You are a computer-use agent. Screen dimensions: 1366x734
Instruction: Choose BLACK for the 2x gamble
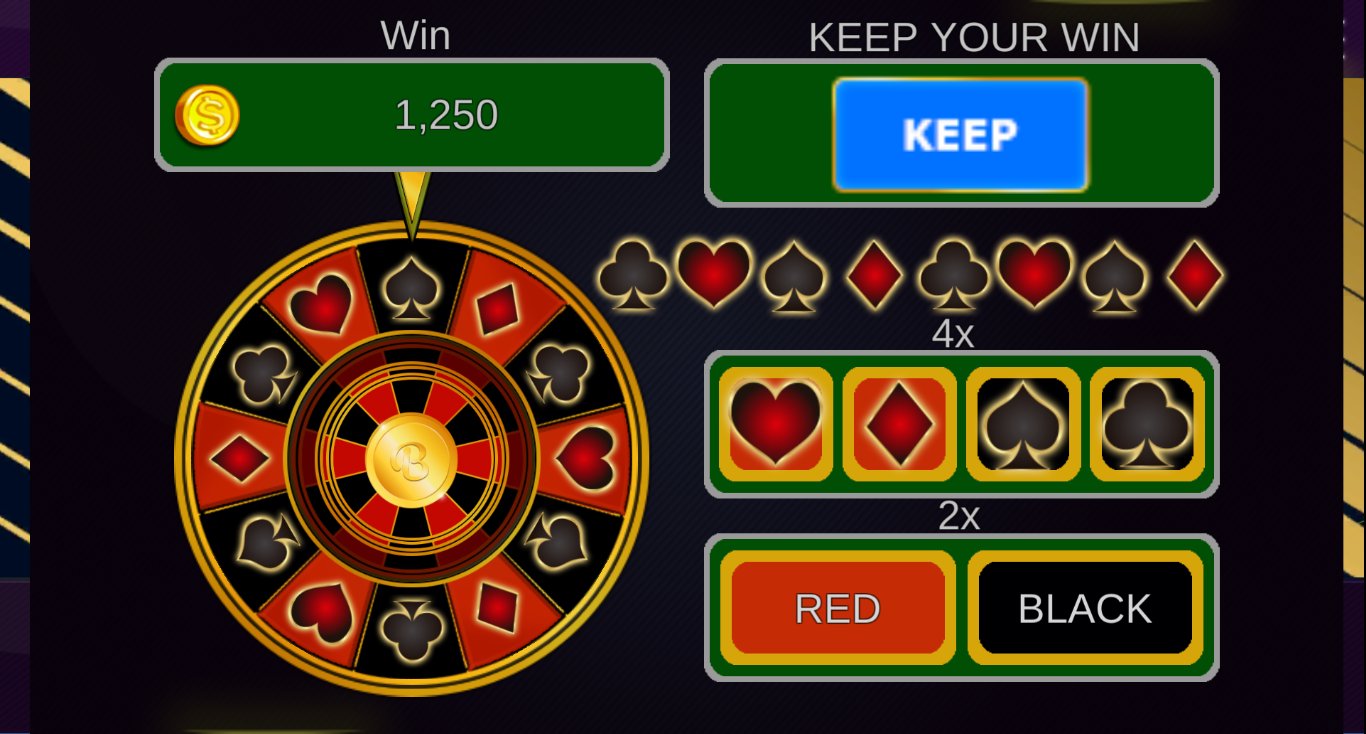pyautogui.click(x=1083, y=606)
